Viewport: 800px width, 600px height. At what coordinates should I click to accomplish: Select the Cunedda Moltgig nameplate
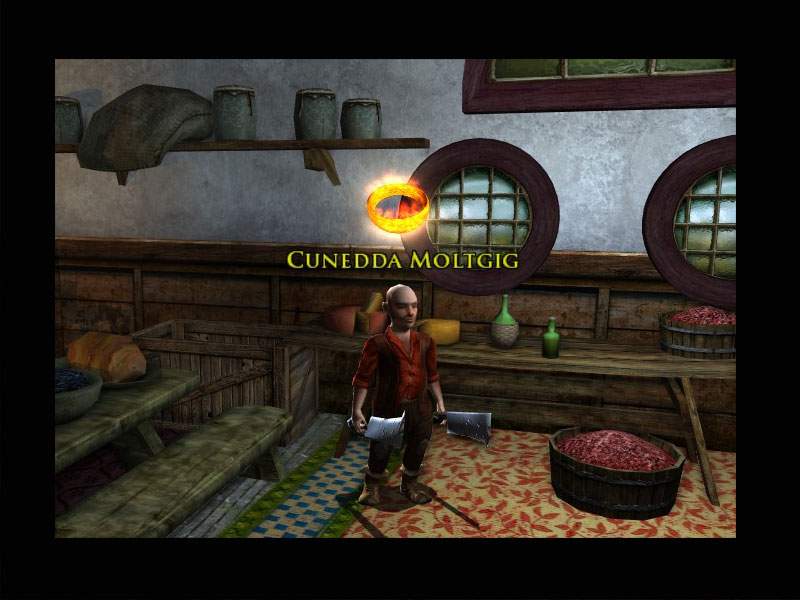point(402,260)
